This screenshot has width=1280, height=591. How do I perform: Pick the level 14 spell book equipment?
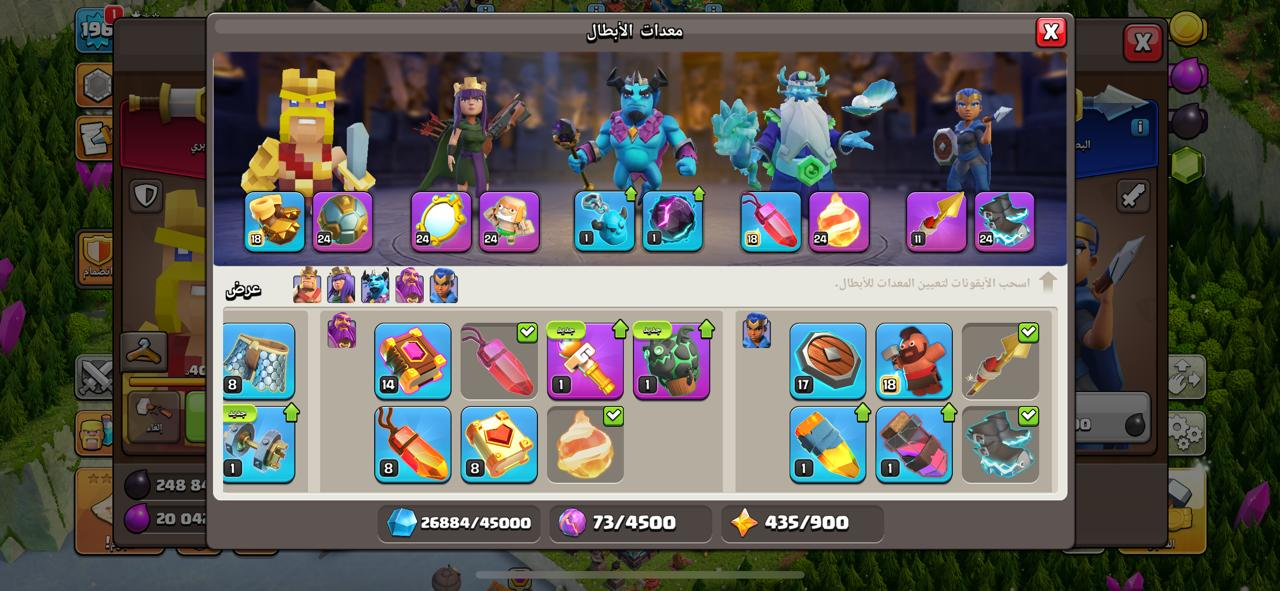413,361
